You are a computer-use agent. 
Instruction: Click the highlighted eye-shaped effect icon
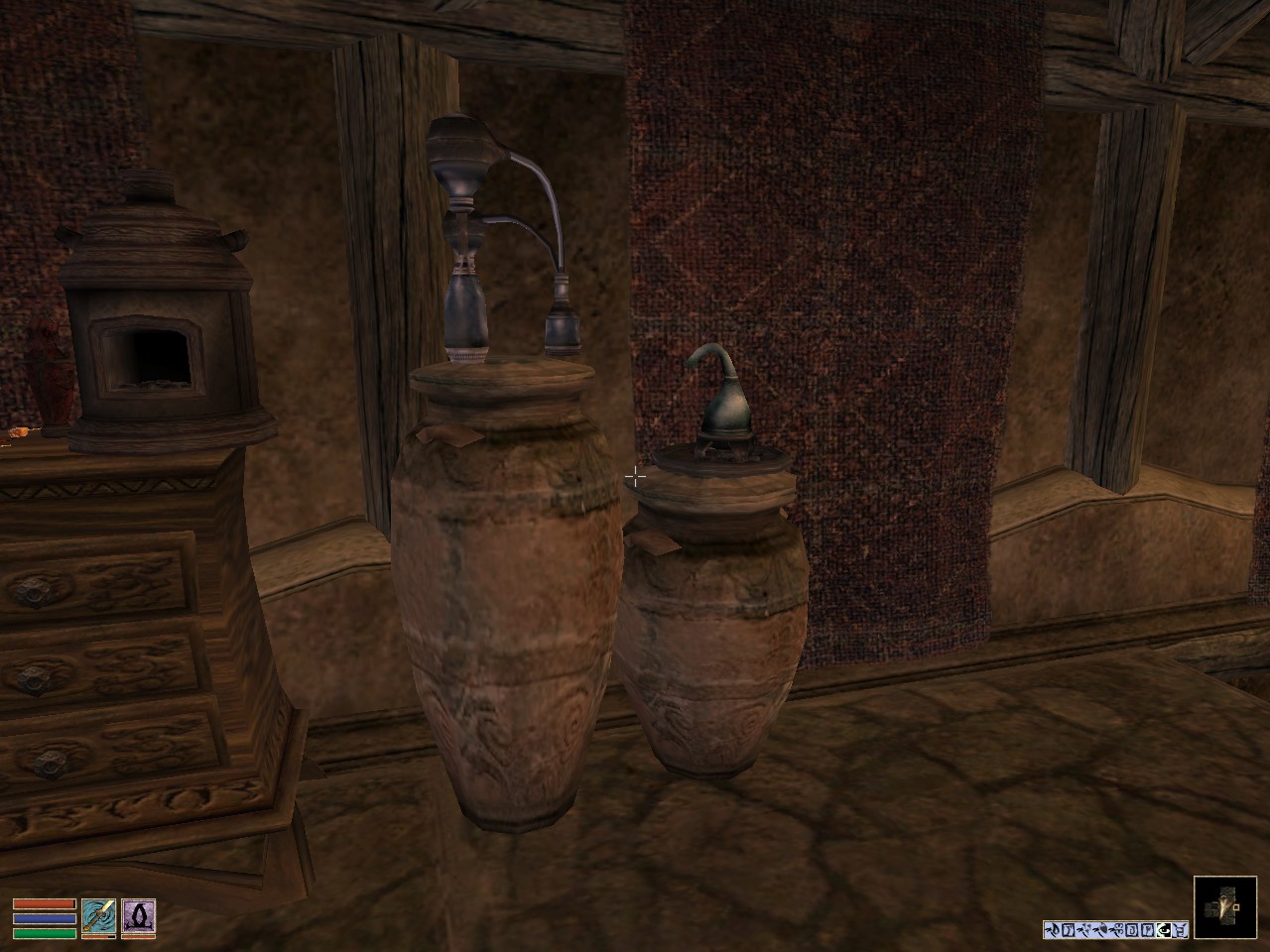coord(1164,930)
